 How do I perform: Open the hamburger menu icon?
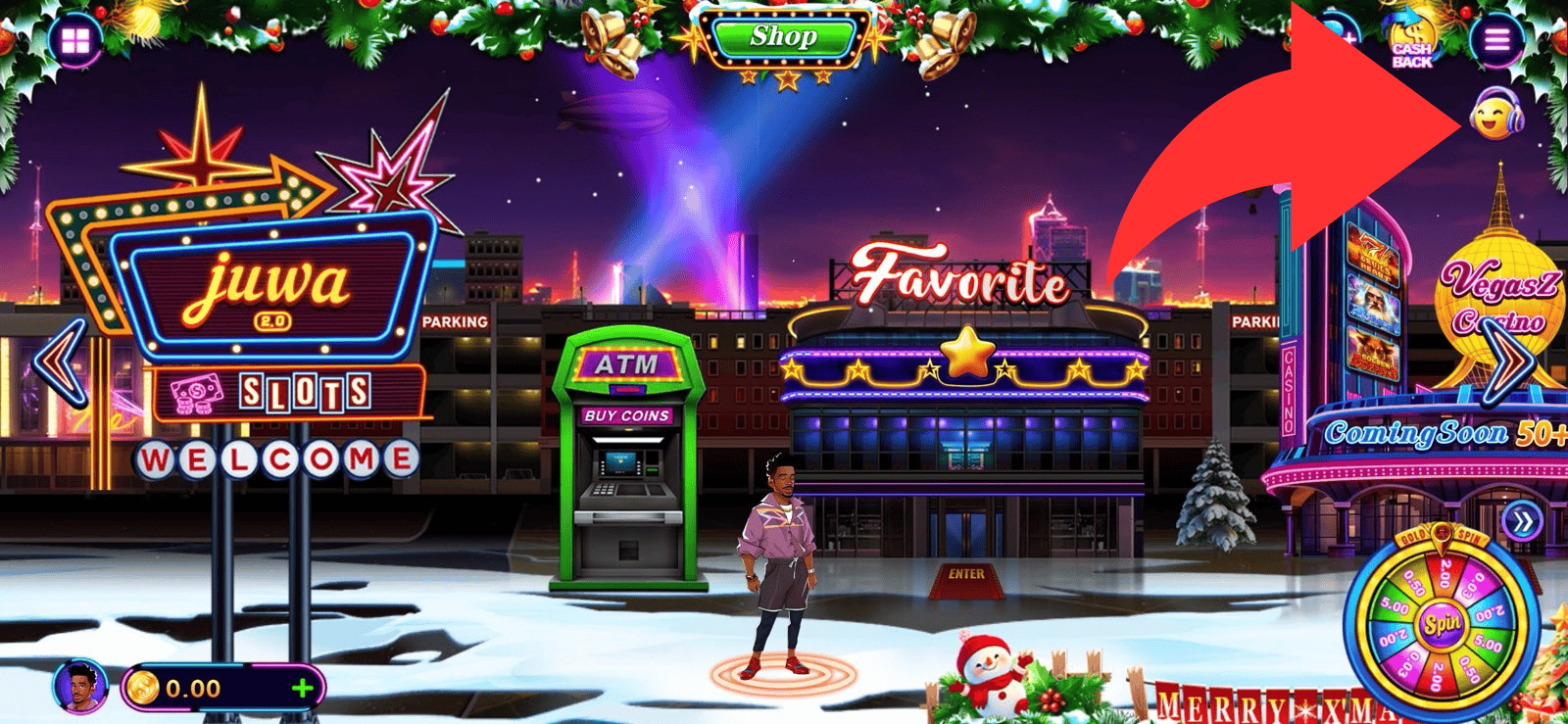pyautogui.click(x=1496, y=40)
